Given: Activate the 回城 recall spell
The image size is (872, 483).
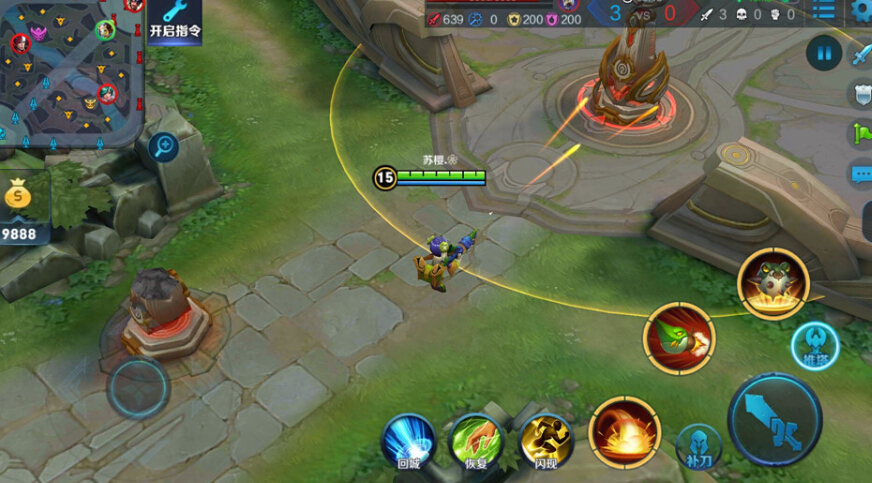Looking at the screenshot, I should tap(409, 441).
